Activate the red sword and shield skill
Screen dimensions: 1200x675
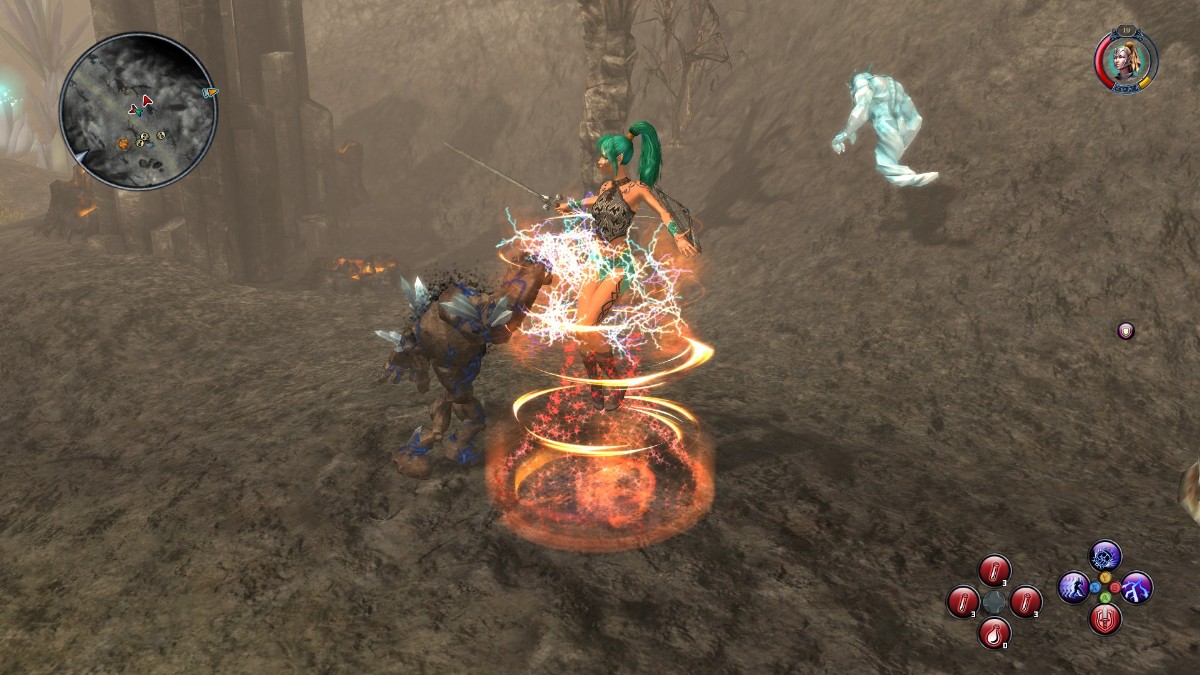click(x=1105, y=619)
